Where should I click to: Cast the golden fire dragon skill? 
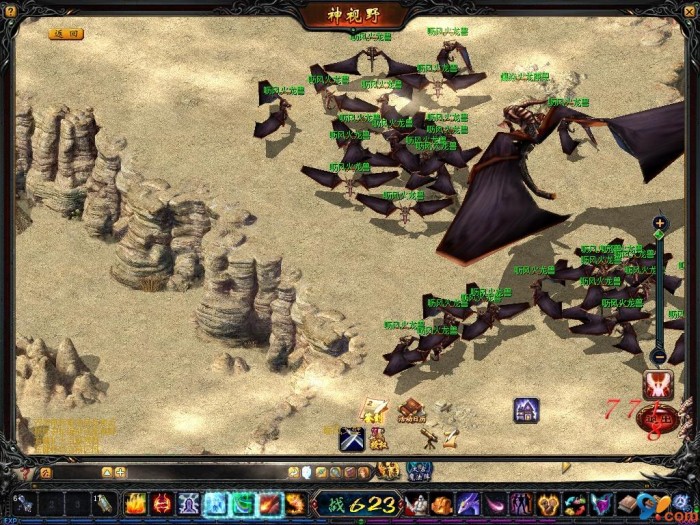296,504
